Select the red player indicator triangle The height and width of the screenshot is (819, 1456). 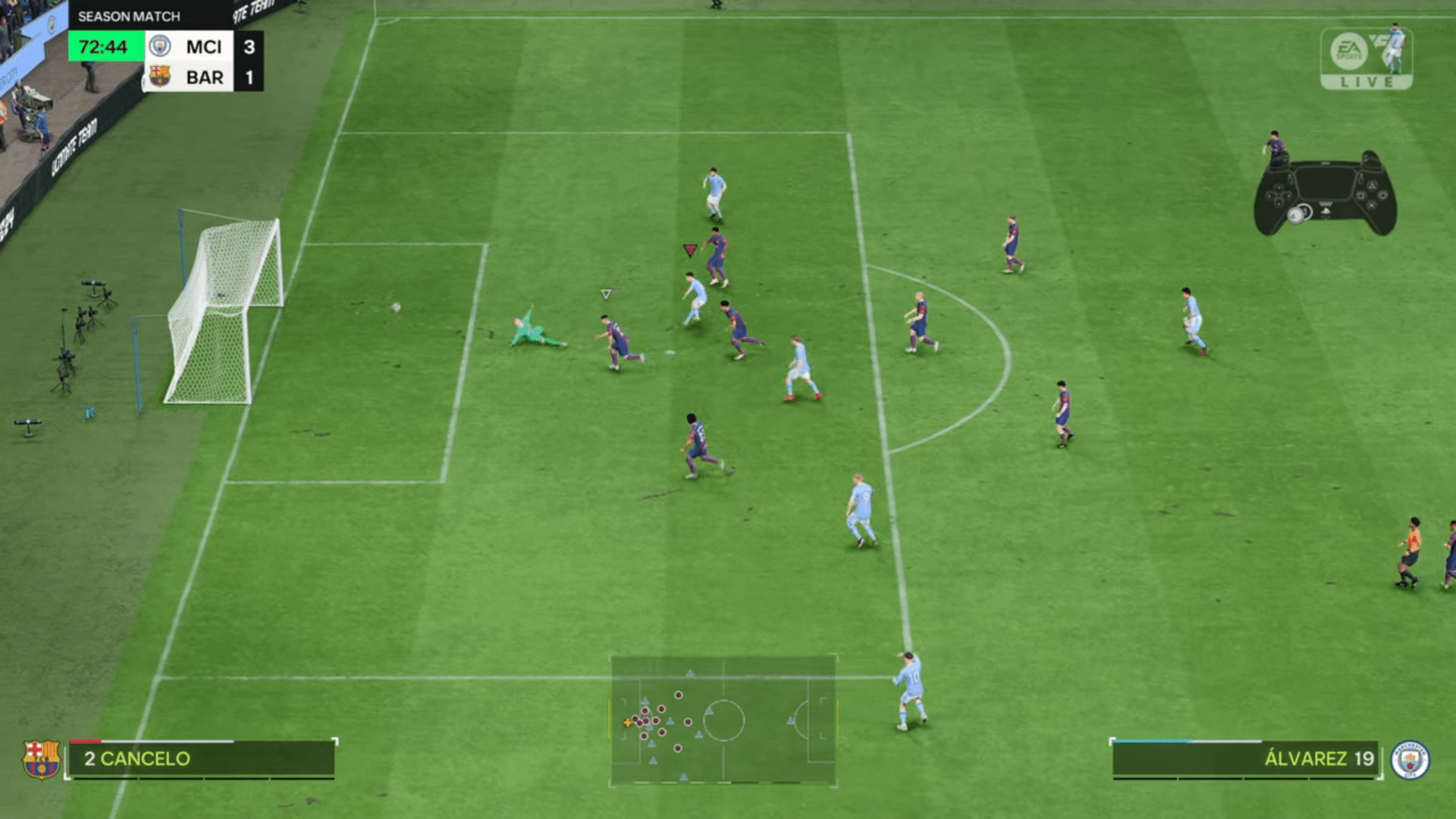tap(689, 248)
